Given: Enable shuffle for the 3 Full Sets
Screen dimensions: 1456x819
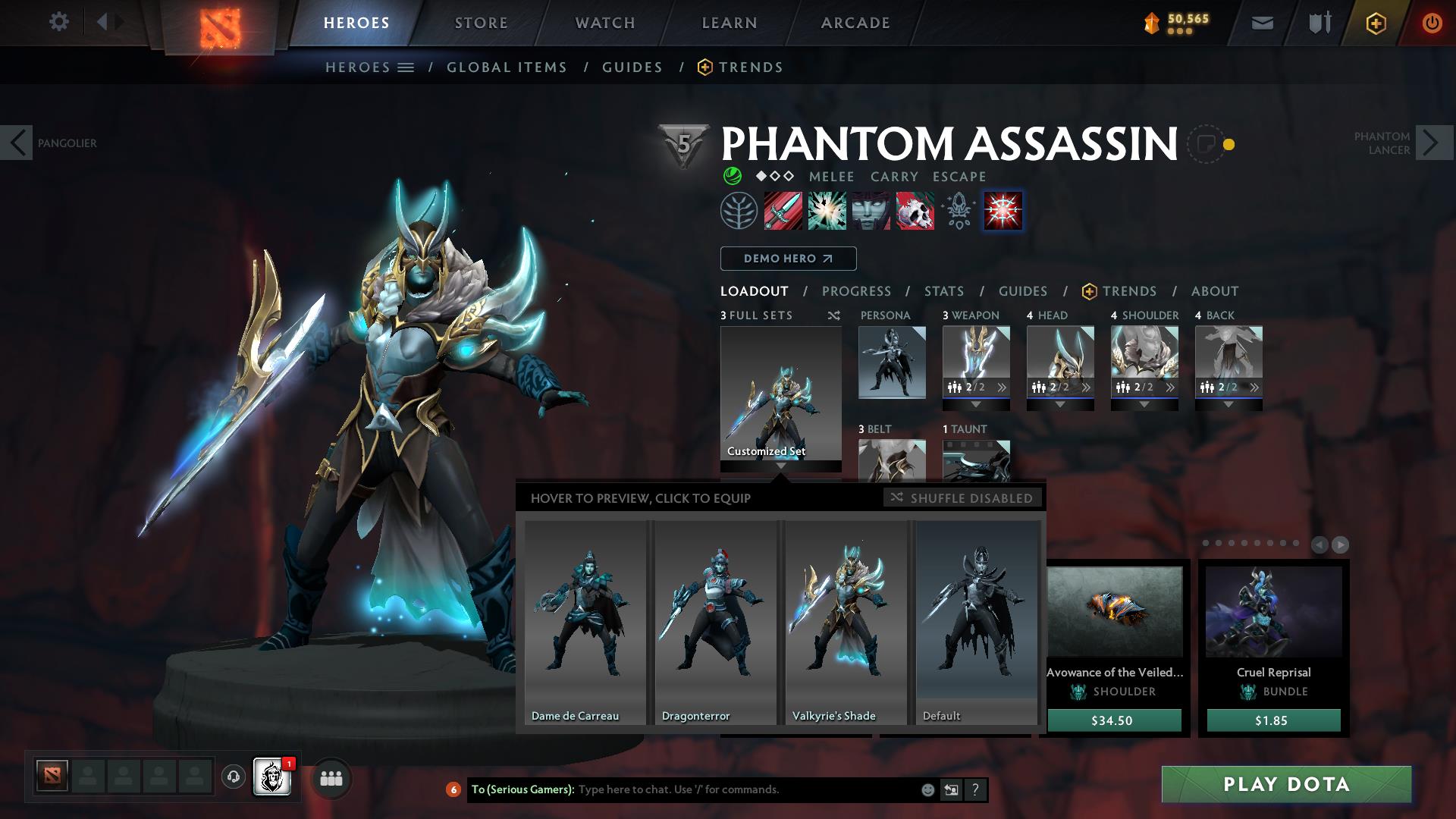Looking at the screenshot, I should (x=833, y=315).
